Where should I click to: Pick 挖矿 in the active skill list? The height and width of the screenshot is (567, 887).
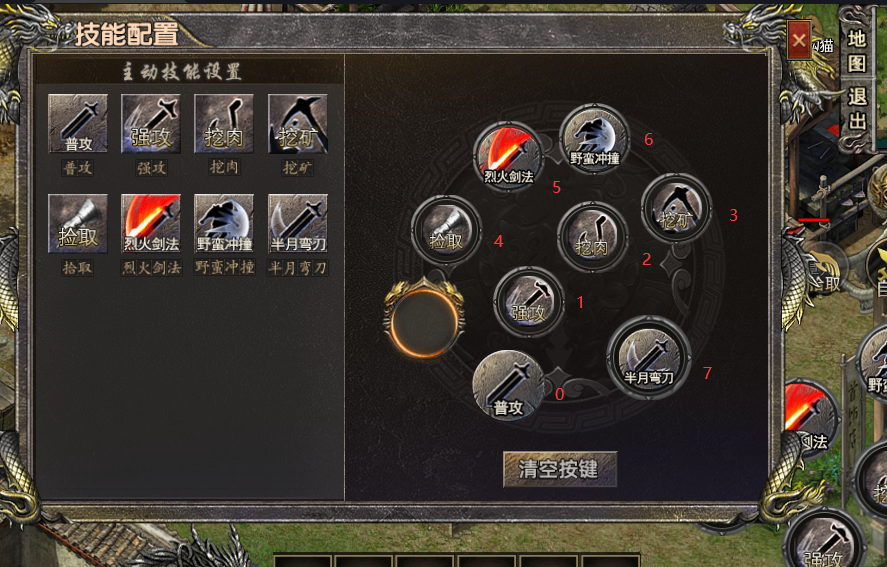(297, 124)
